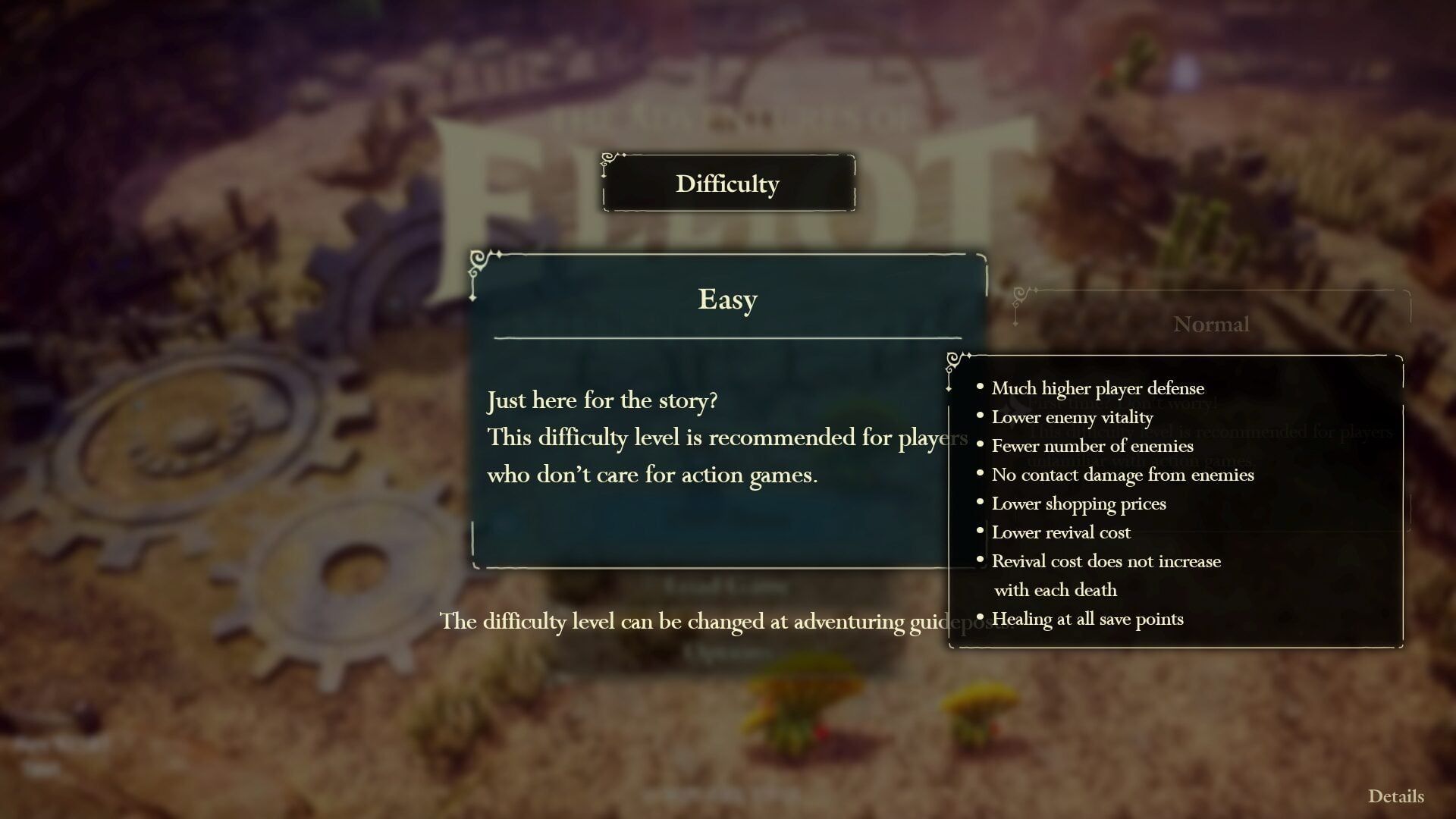Select the Normal difficulty option

coord(1211,325)
